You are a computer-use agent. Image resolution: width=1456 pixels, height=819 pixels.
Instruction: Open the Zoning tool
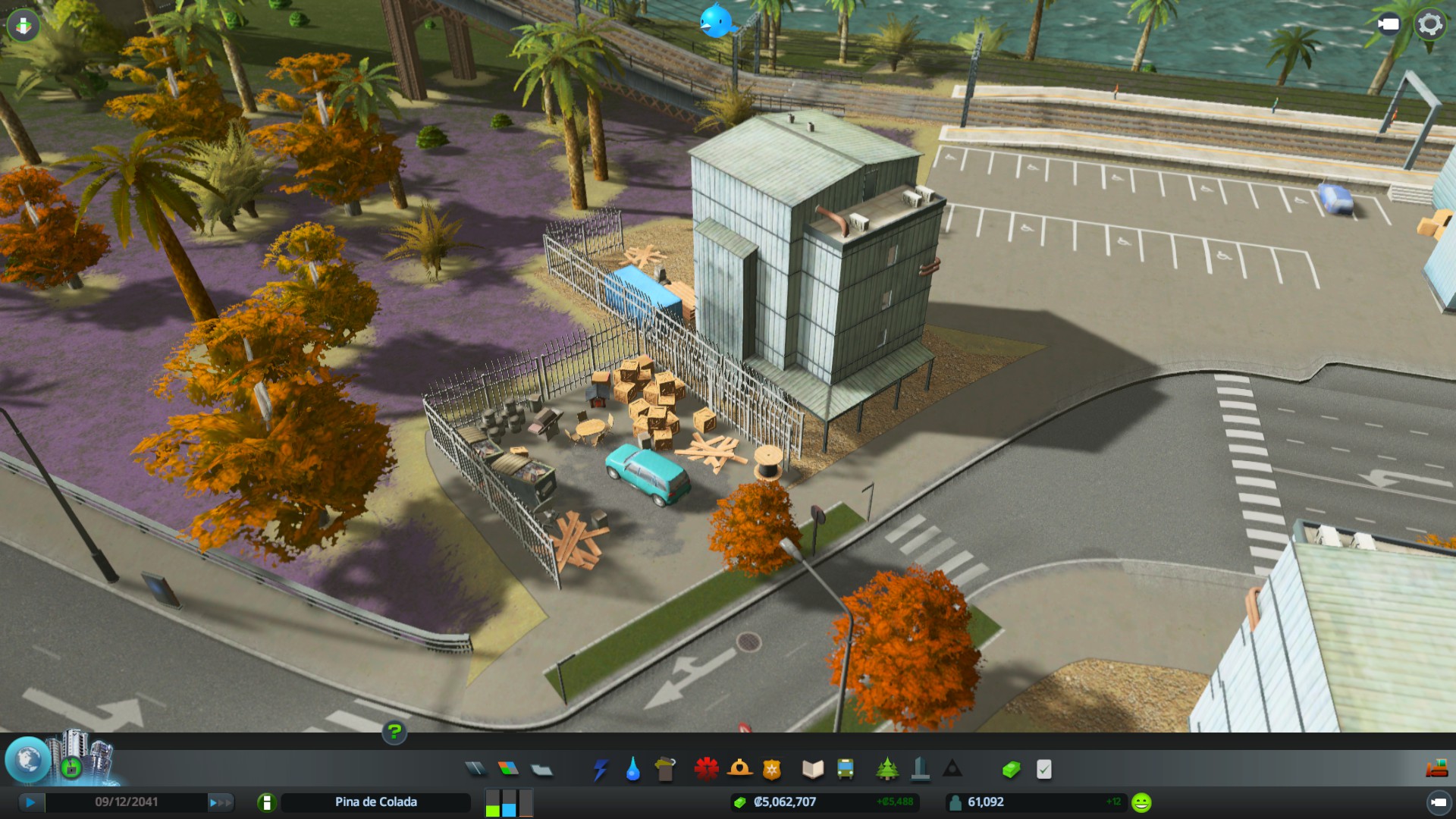pos(508,770)
